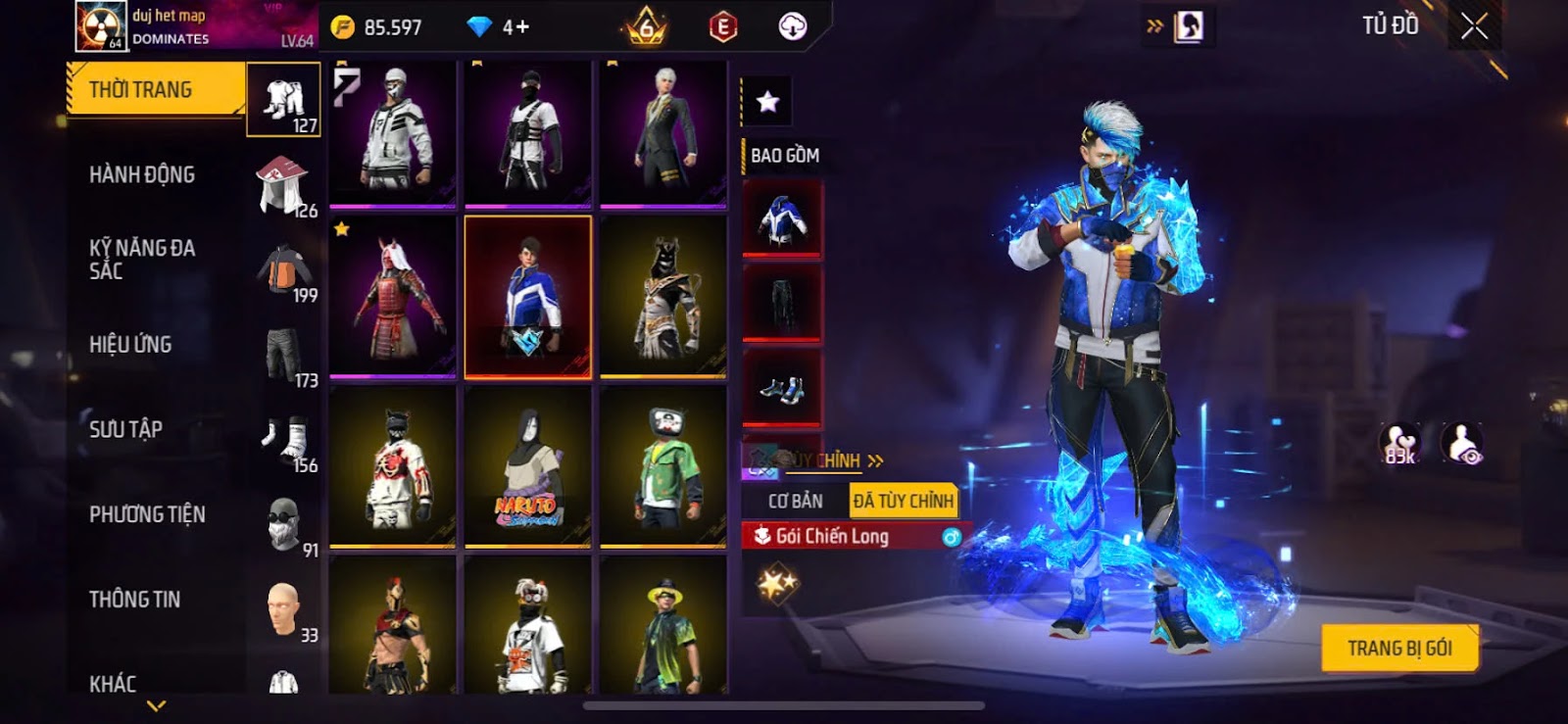
Task: Open the Thời Trang category
Action: coord(155,90)
